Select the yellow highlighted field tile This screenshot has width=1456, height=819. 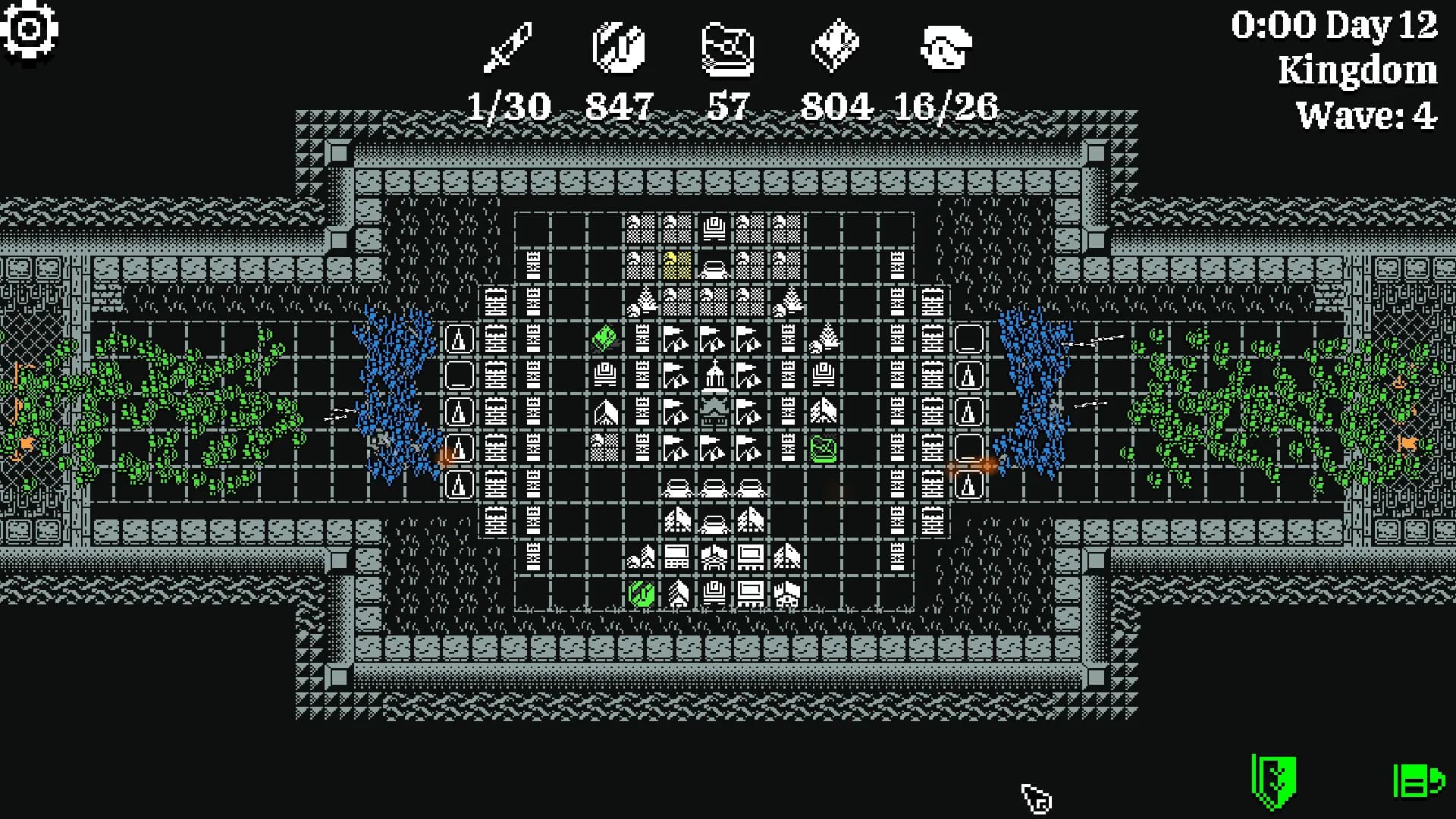(x=676, y=265)
